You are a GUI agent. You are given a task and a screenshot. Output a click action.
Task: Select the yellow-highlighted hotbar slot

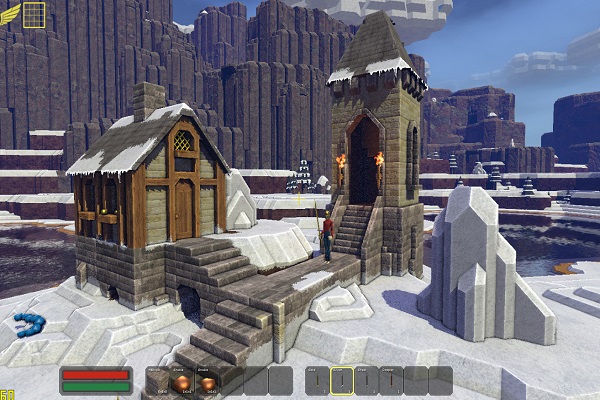[343, 381]
